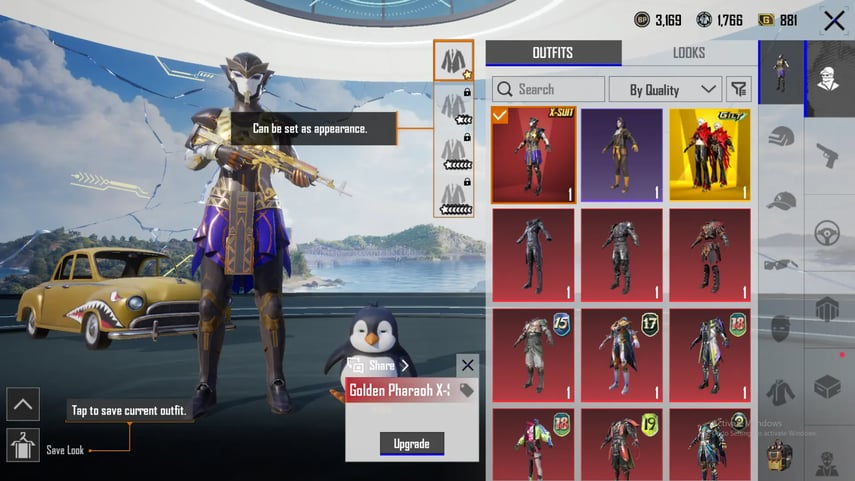Open the cap headwear category
The width and height of the screenshot is (855, 481).
pos(781,200)
